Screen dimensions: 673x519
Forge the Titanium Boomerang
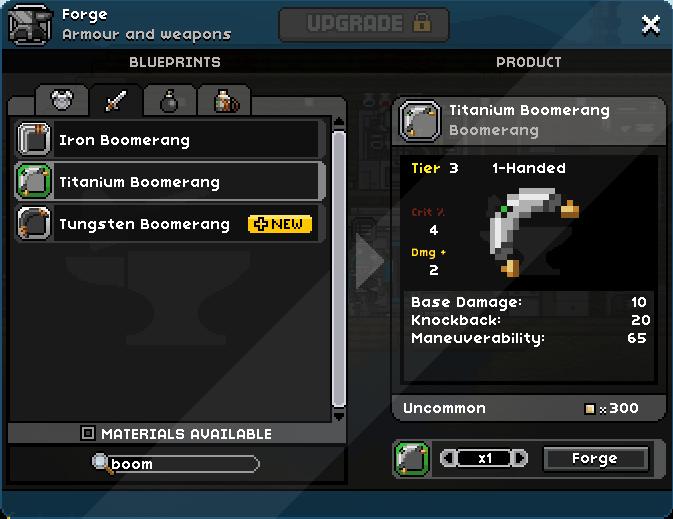(595, 459)
